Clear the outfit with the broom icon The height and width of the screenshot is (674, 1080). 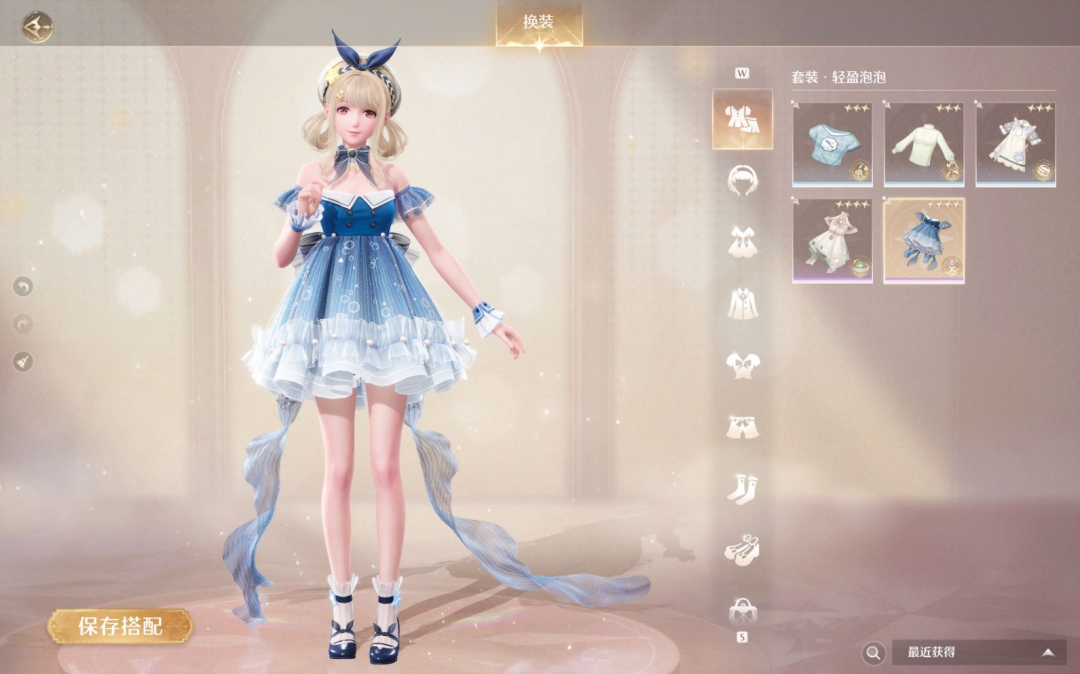point(23,361)
